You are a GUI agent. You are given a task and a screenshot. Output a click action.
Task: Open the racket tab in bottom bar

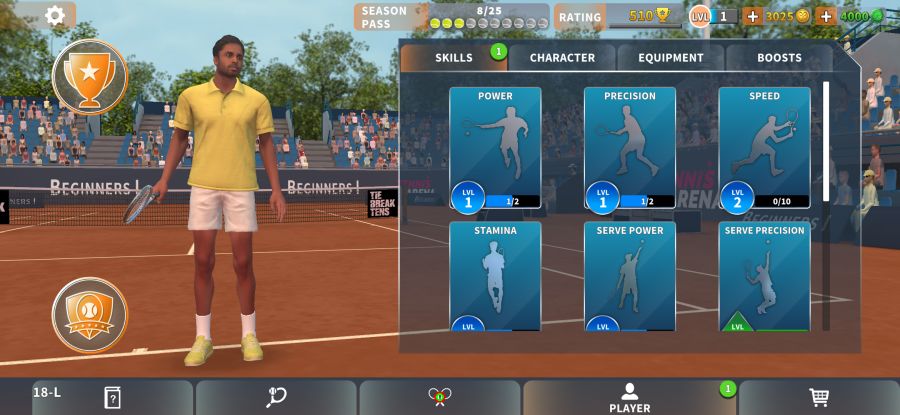coord(276,397)
